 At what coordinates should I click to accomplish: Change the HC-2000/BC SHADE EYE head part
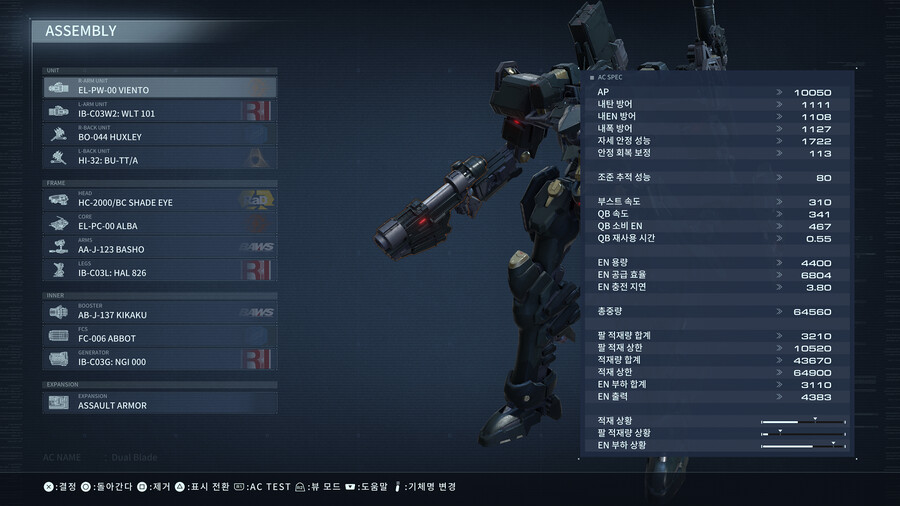pos(160,199)
